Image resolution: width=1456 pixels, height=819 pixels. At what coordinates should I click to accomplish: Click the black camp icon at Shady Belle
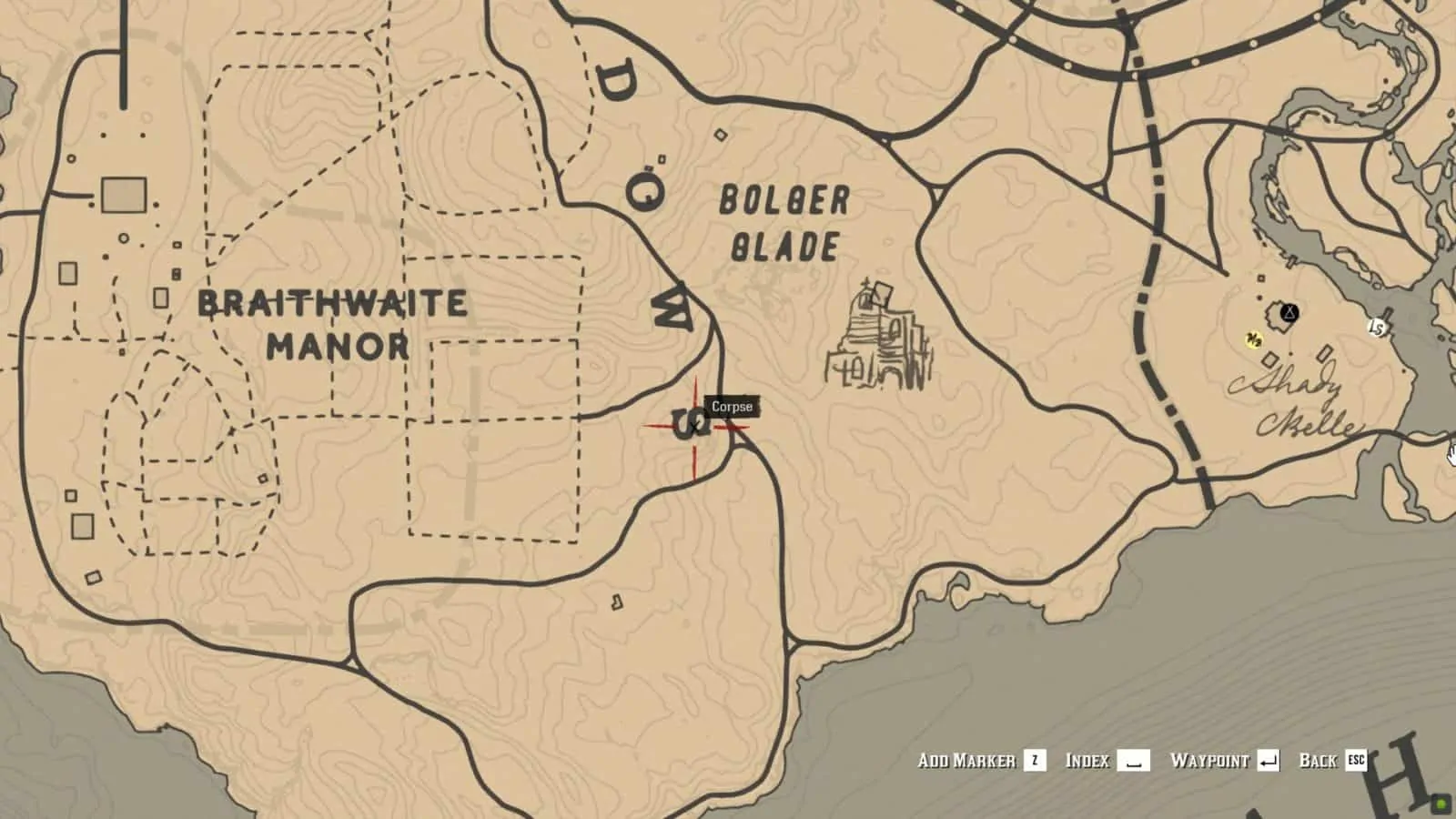click(1289, 313)
